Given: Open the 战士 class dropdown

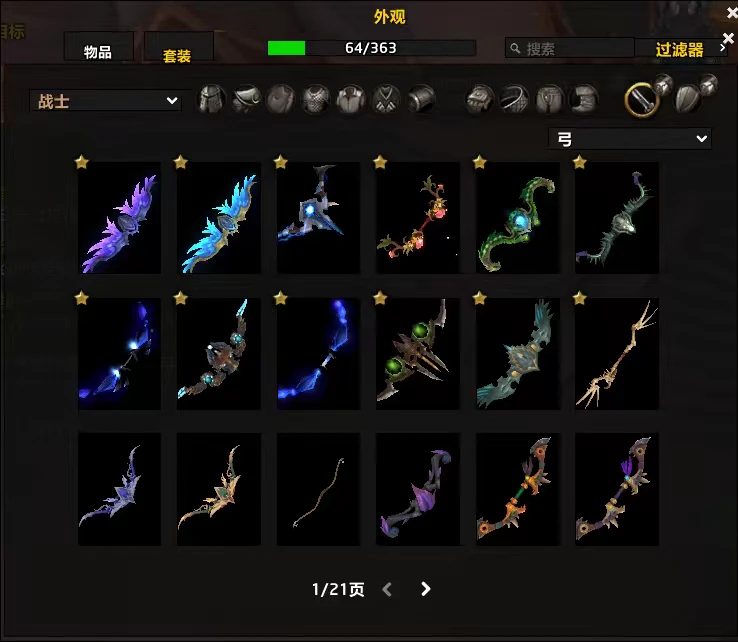Looking at the screenshot, I should (x=105, y=101).
